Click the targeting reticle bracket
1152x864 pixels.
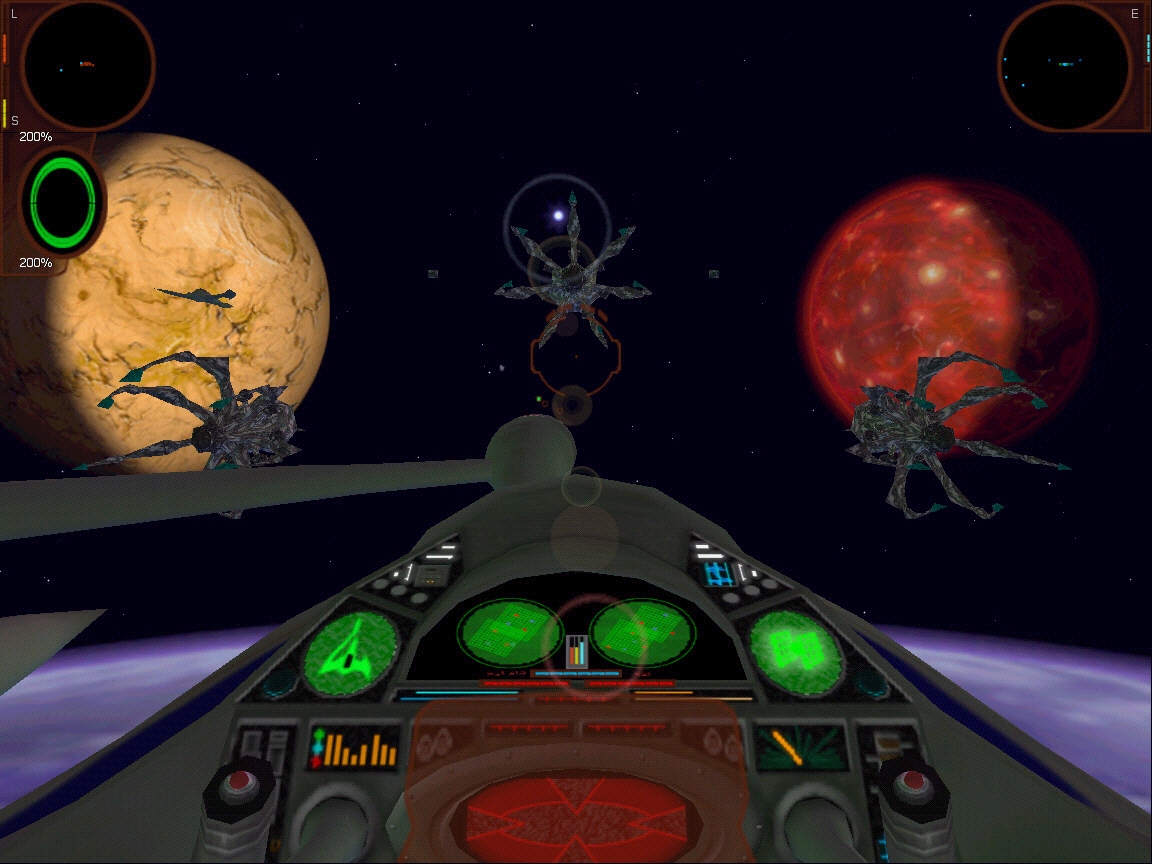[x=575, y=355]
